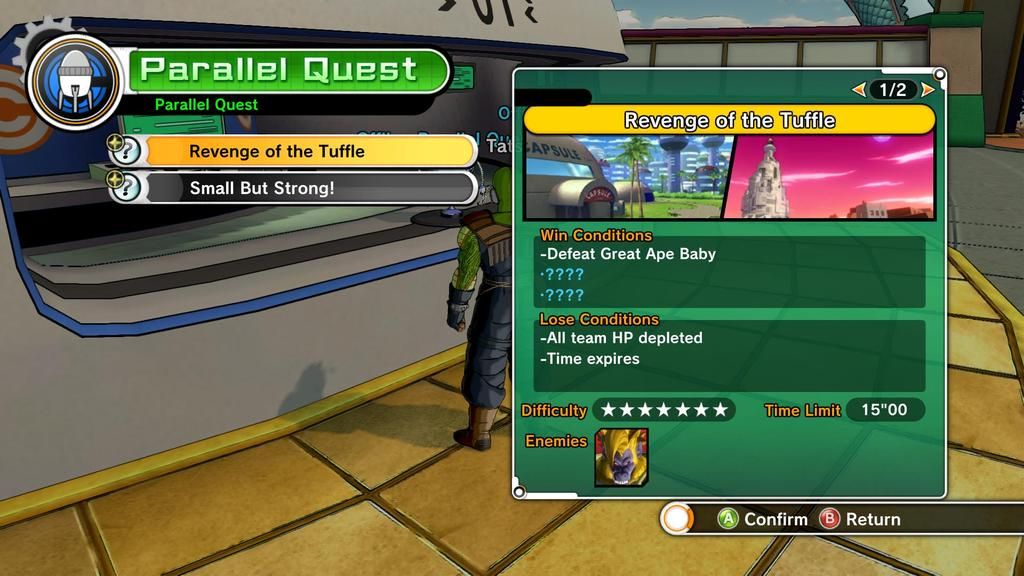Go to the previous quest details page
The image size is (1024, 576).
858,90
